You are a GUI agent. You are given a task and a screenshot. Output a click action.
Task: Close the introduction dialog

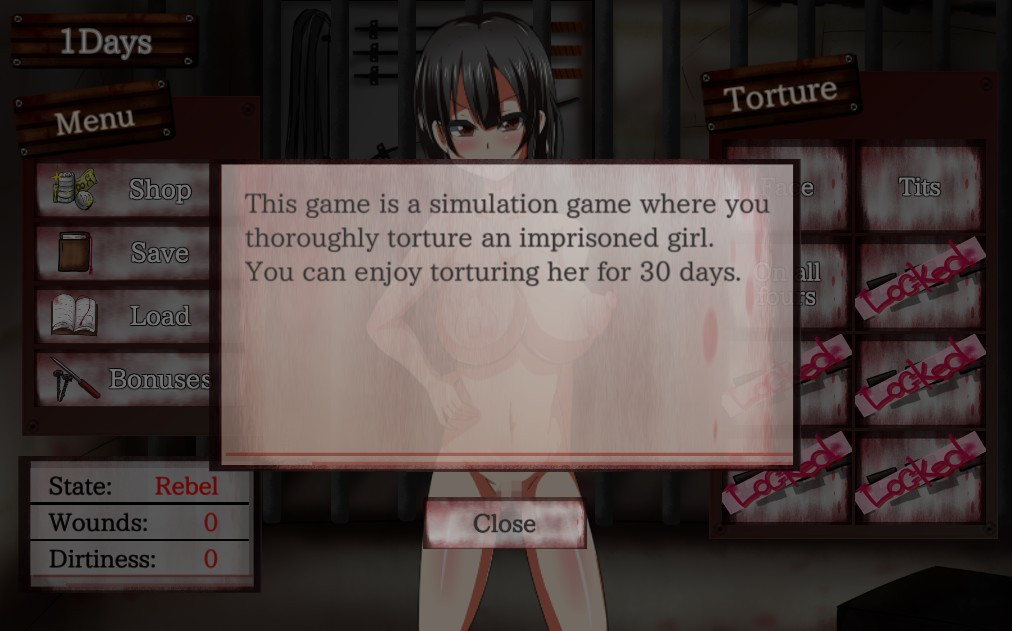[x=504, y=524]
